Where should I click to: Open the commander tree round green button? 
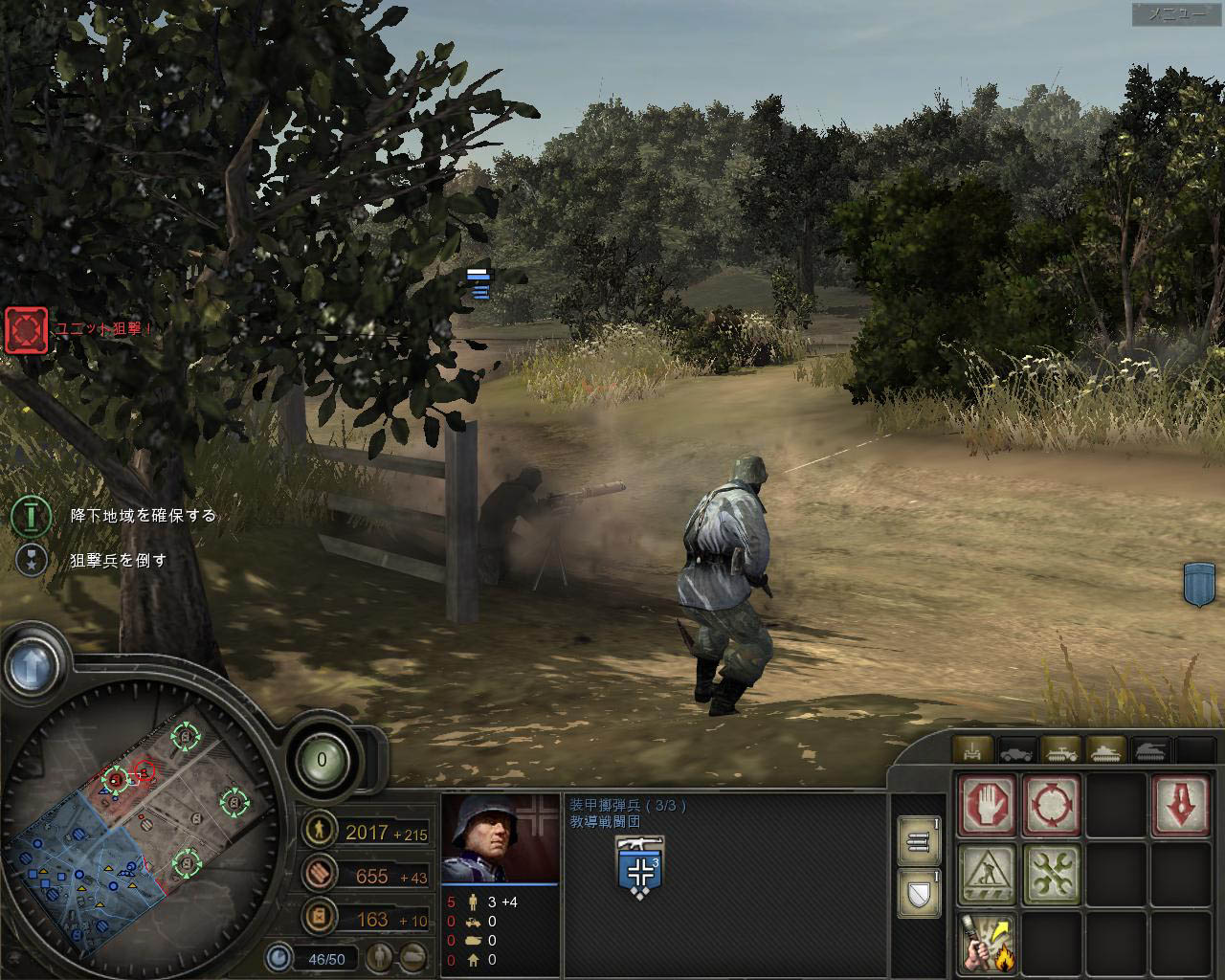[322, 761]
